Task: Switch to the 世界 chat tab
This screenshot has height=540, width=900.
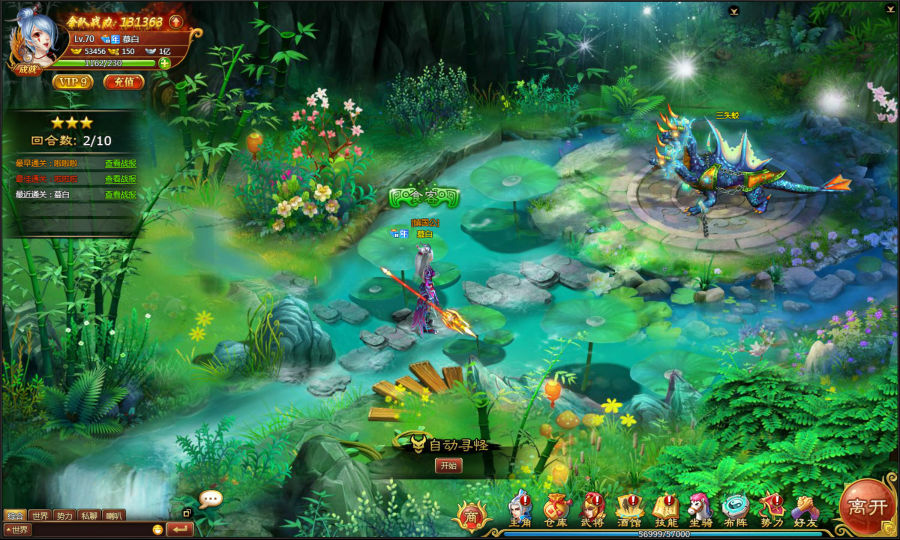Action: [39, 516]
